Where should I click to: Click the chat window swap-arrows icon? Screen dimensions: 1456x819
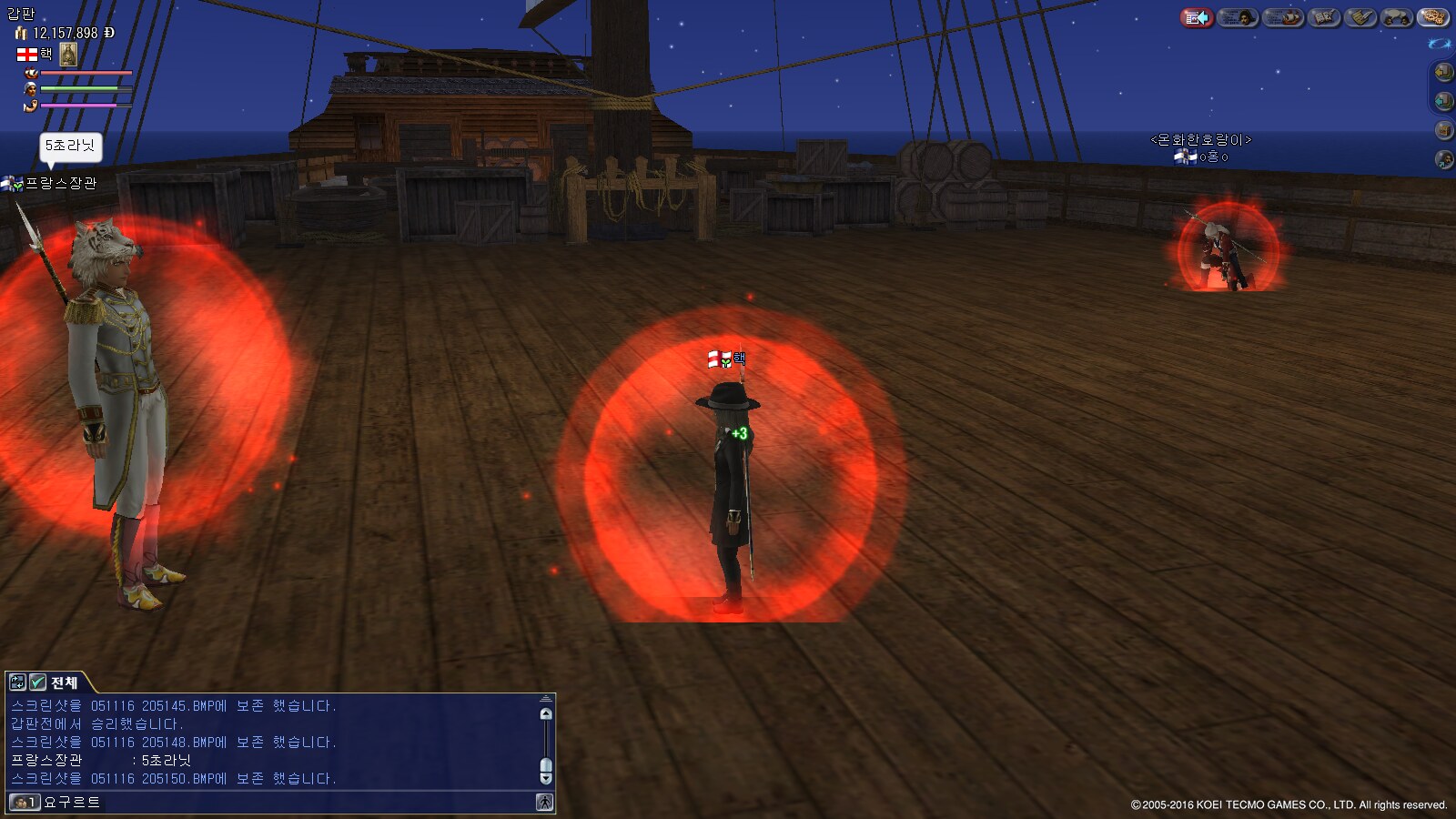[17, 682]
